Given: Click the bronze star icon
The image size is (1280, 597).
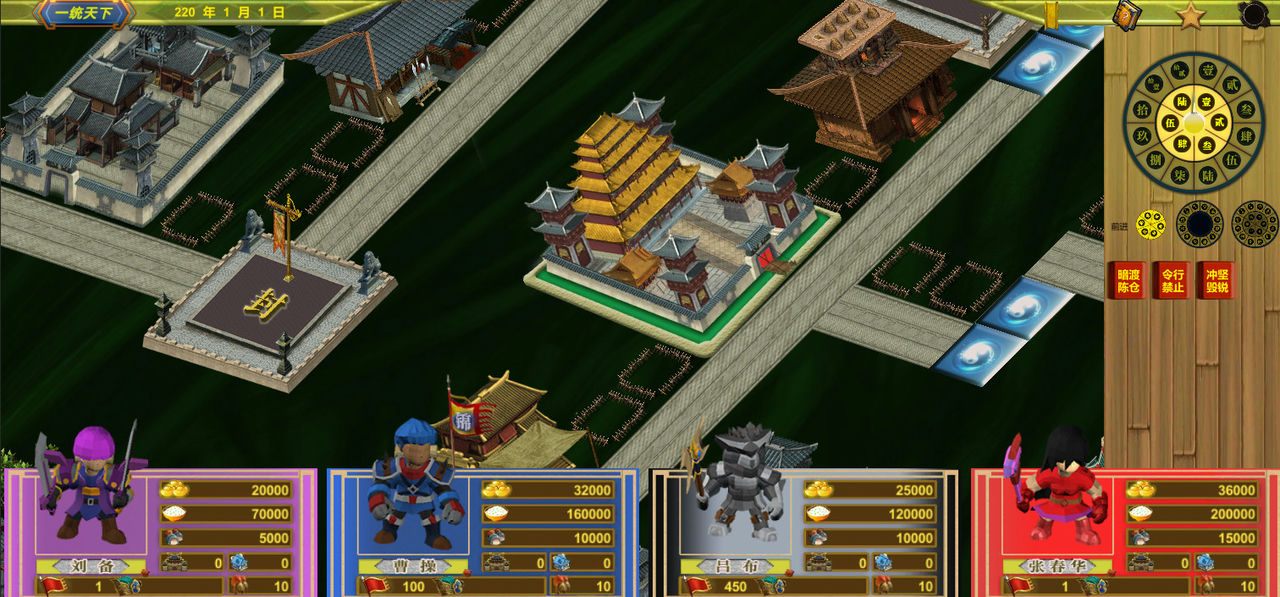Looking at the screenshot, I should point(1190,15).
